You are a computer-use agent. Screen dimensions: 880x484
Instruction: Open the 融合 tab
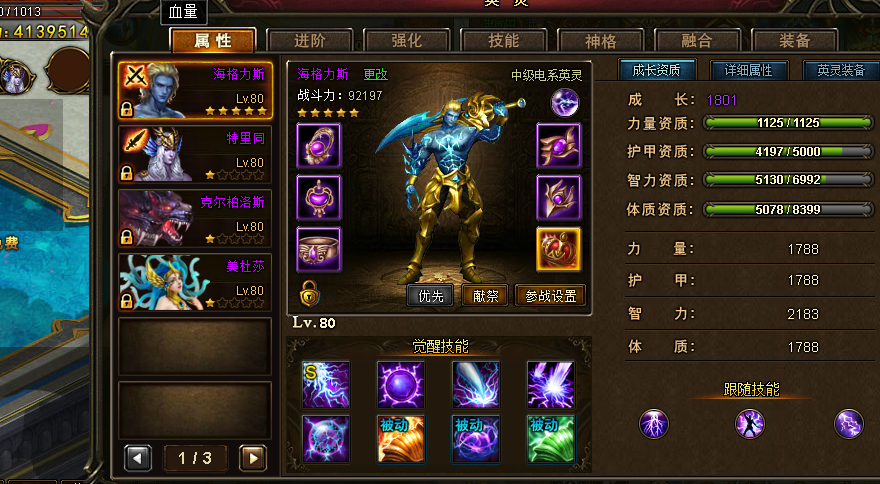[697, 41]
